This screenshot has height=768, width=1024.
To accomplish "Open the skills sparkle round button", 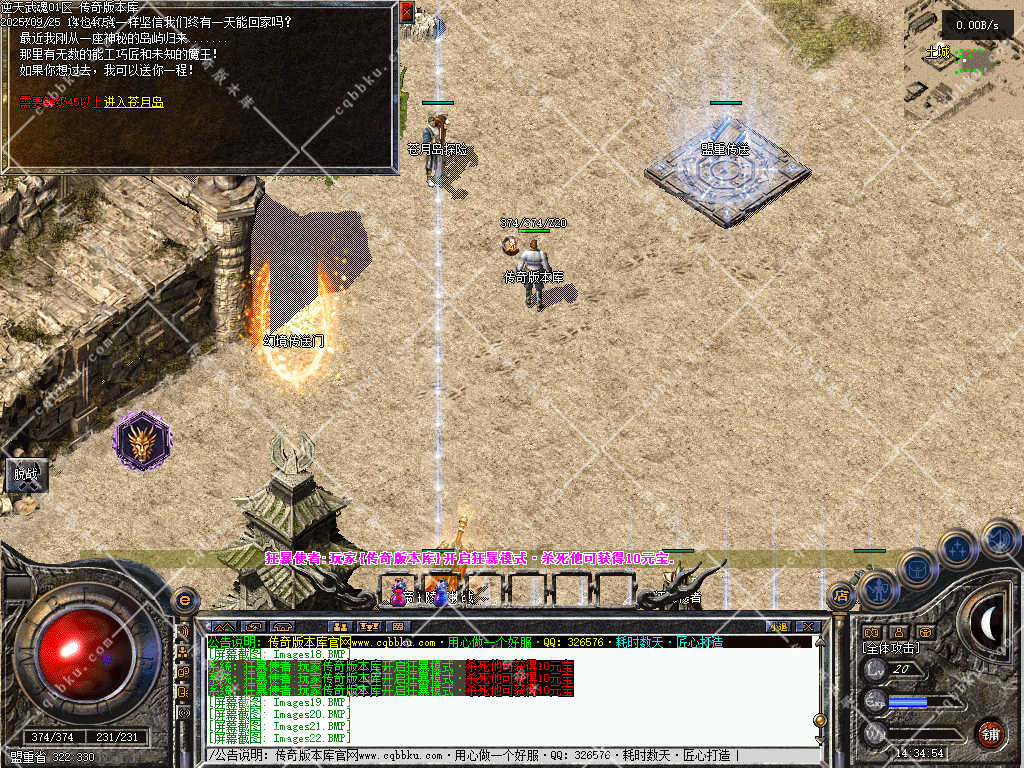I will (957, 548).
